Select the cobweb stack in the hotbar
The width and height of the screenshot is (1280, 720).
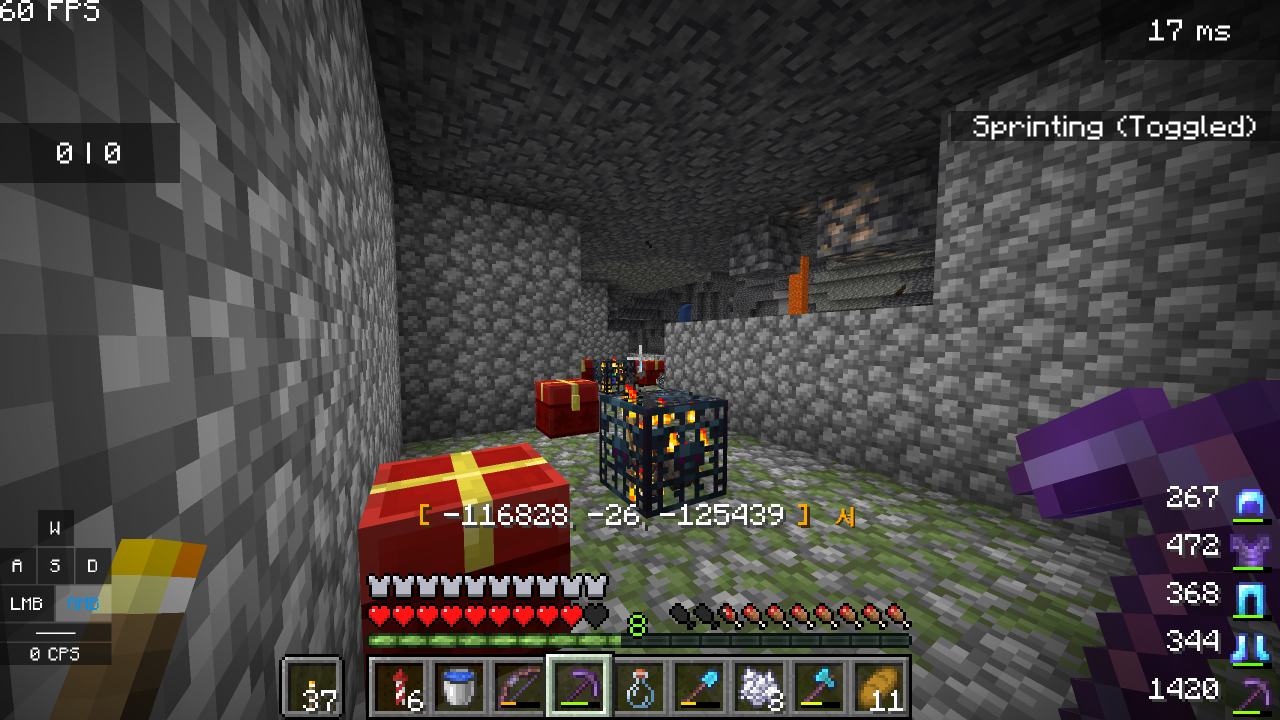tap(758, 687)
